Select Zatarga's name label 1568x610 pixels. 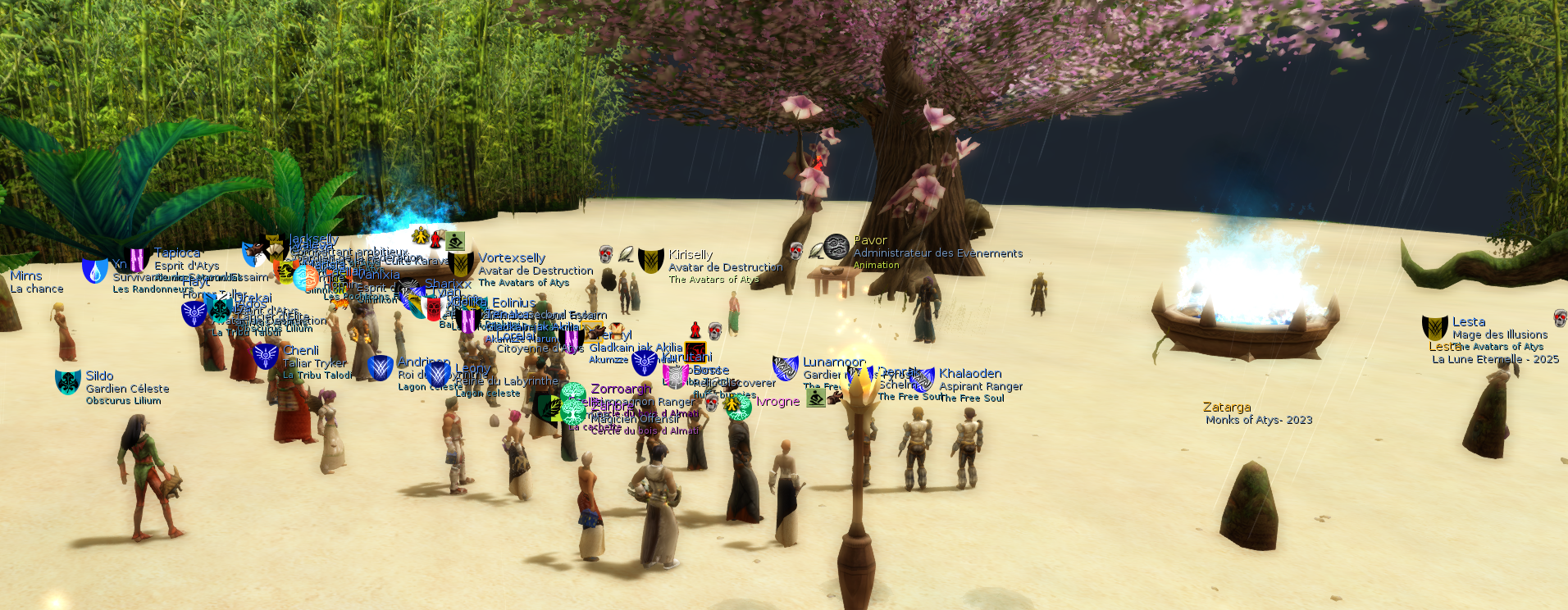(1227, 407)
